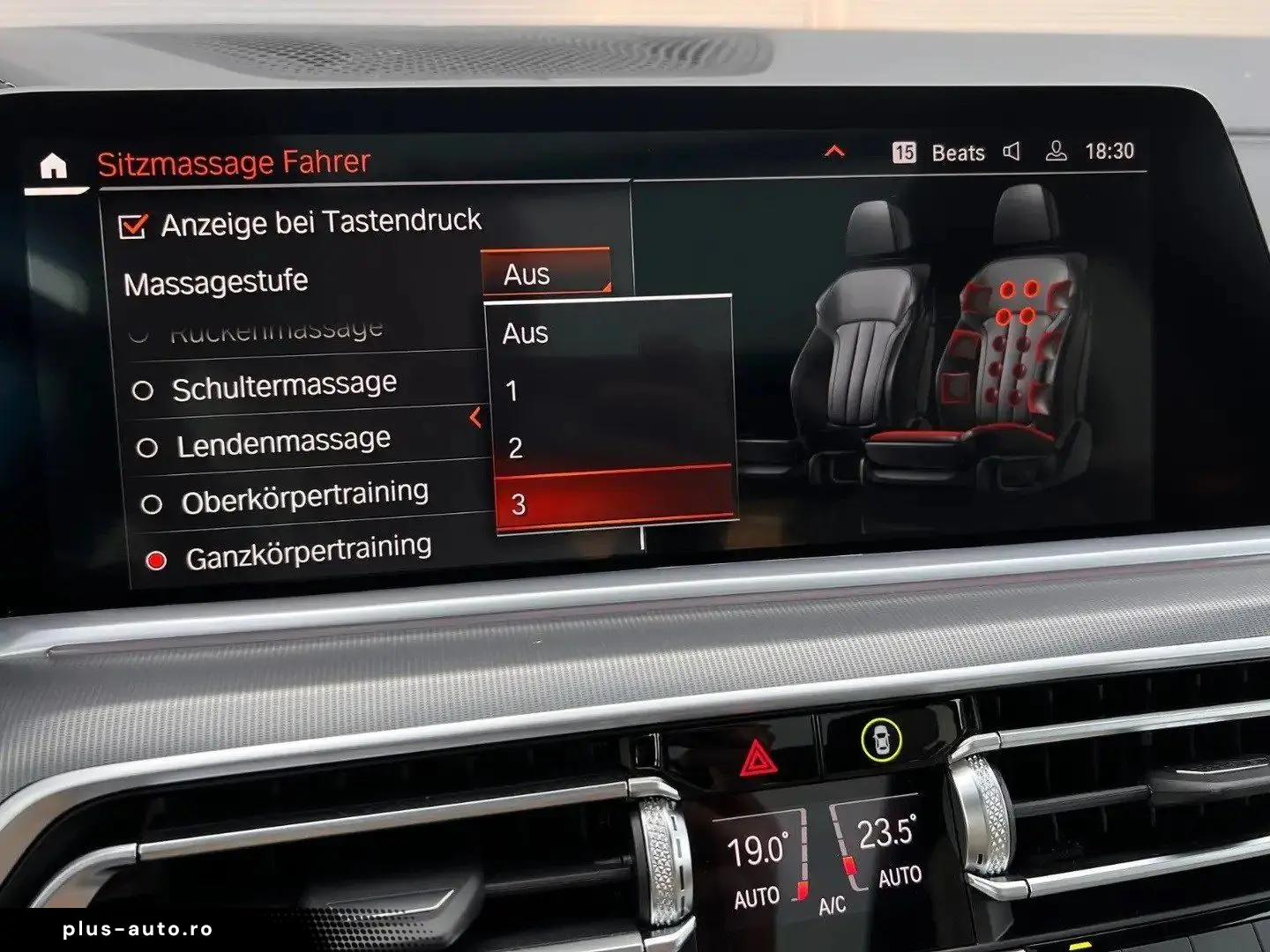Choose massage level 1 from the list
Viewport: 1270px width, 952px height.
pyautogui.click(x=610, y=390)
